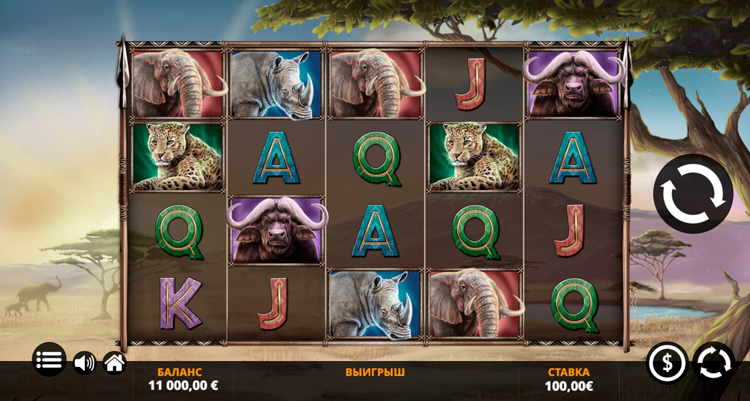Open the hamburger menu list
750x401 pixels.
49,361
